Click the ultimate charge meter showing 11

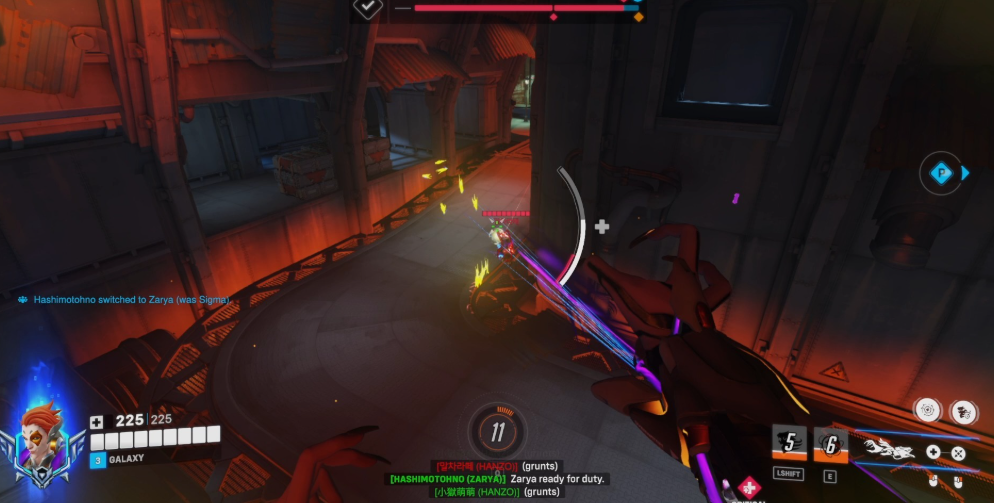click(497, 432)
